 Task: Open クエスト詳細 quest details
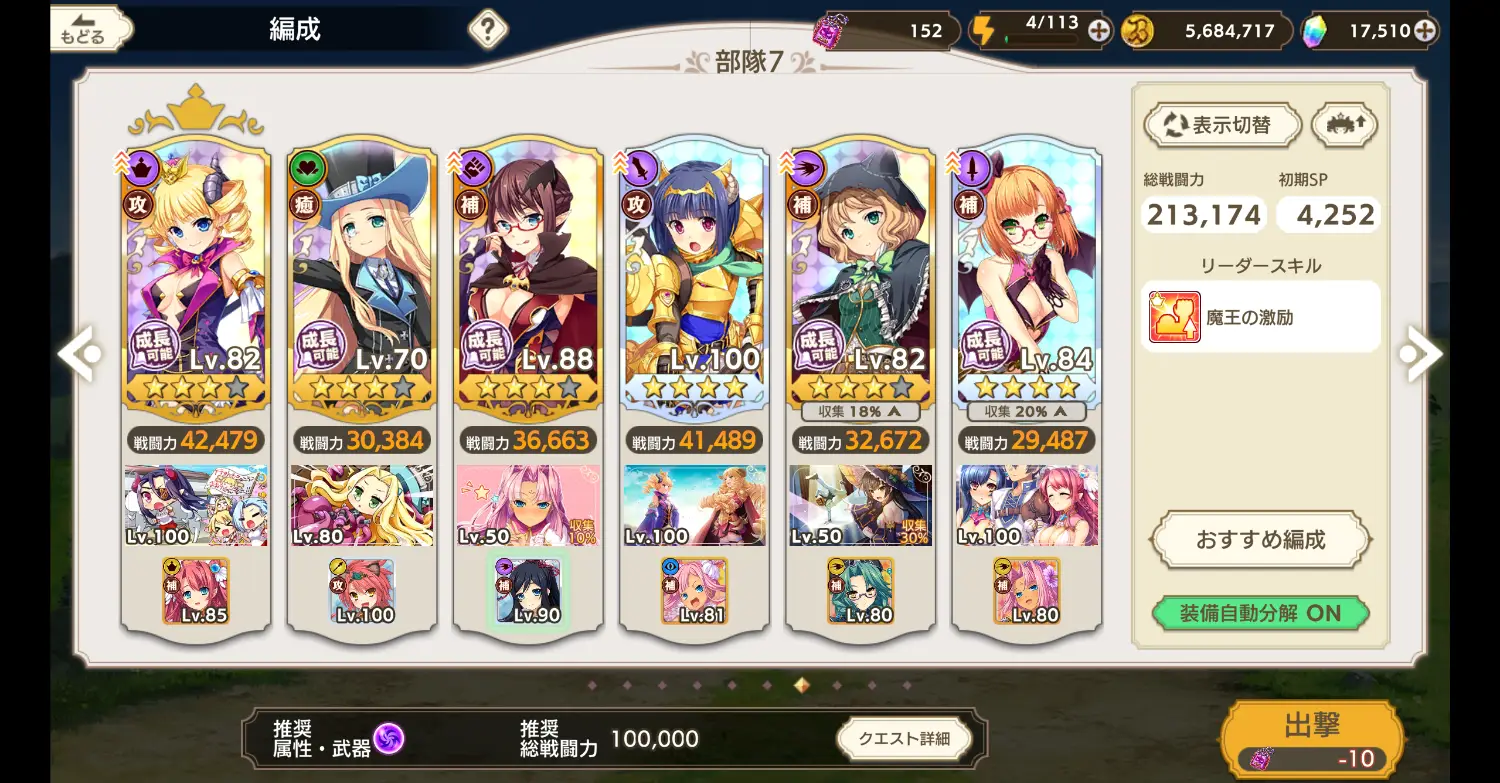click(x=904, y=739)
